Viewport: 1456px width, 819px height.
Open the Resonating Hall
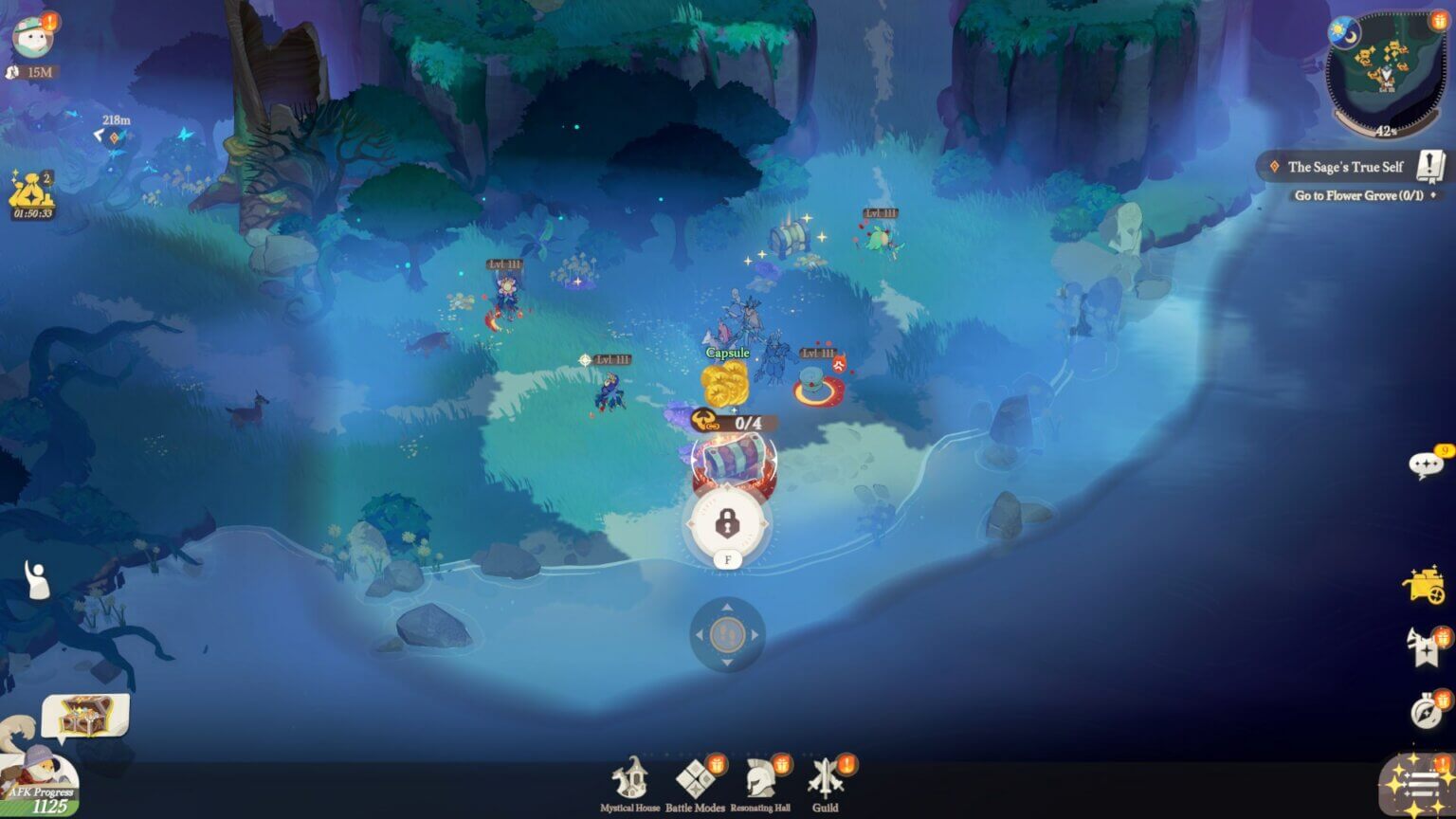(x=759, y=777)
